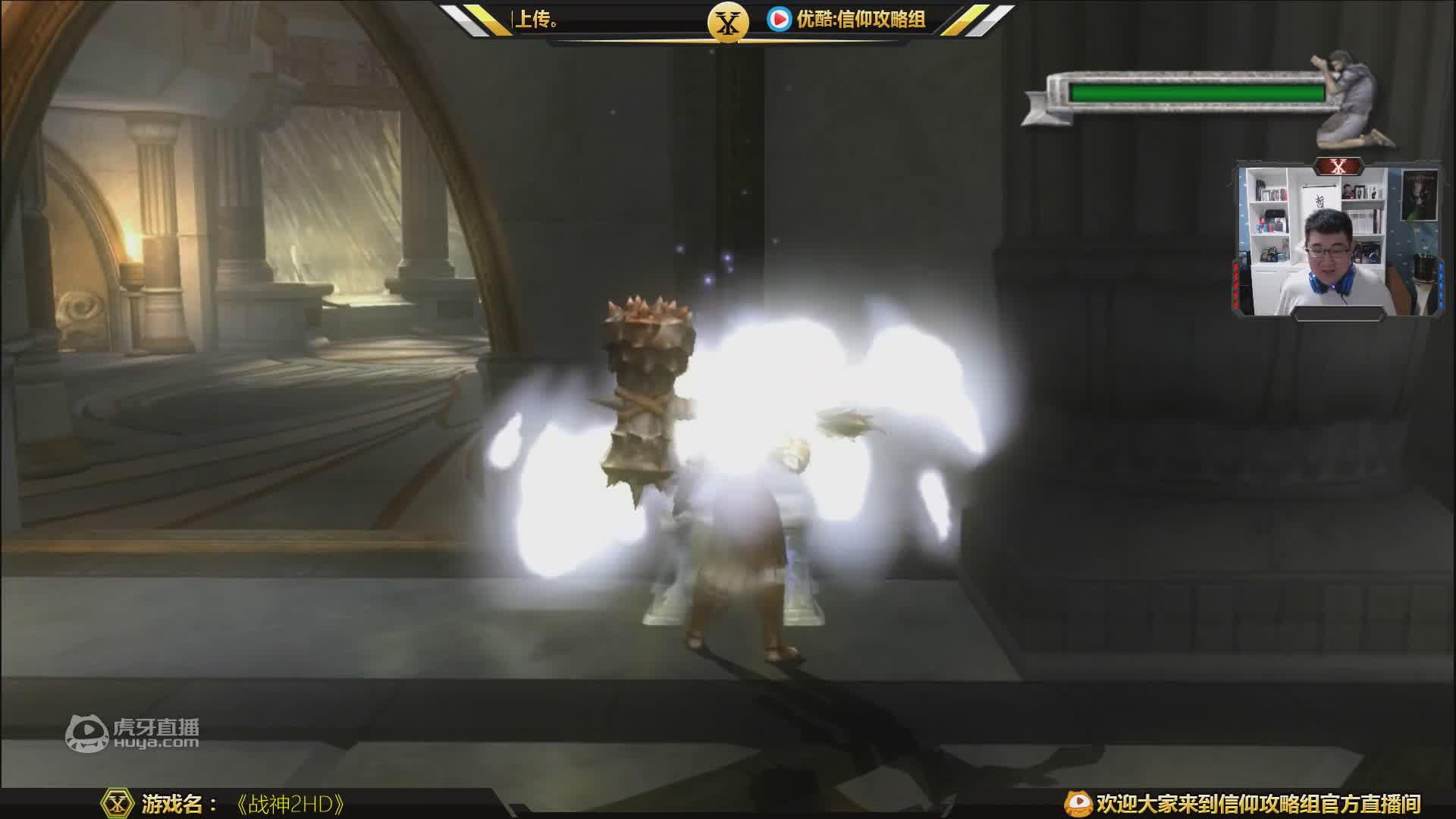The height and width of the screenshot is (819, 1456).
Task: Click the Huya live watermark logo
Action: point(132,734)
